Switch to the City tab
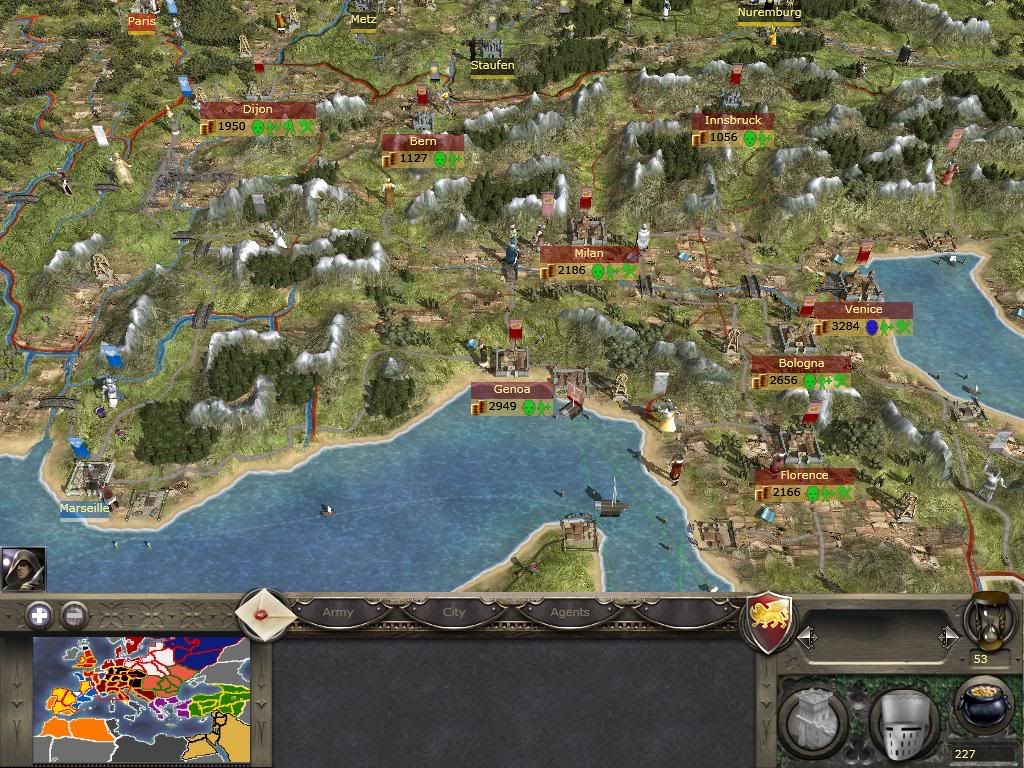 (454, 612)
